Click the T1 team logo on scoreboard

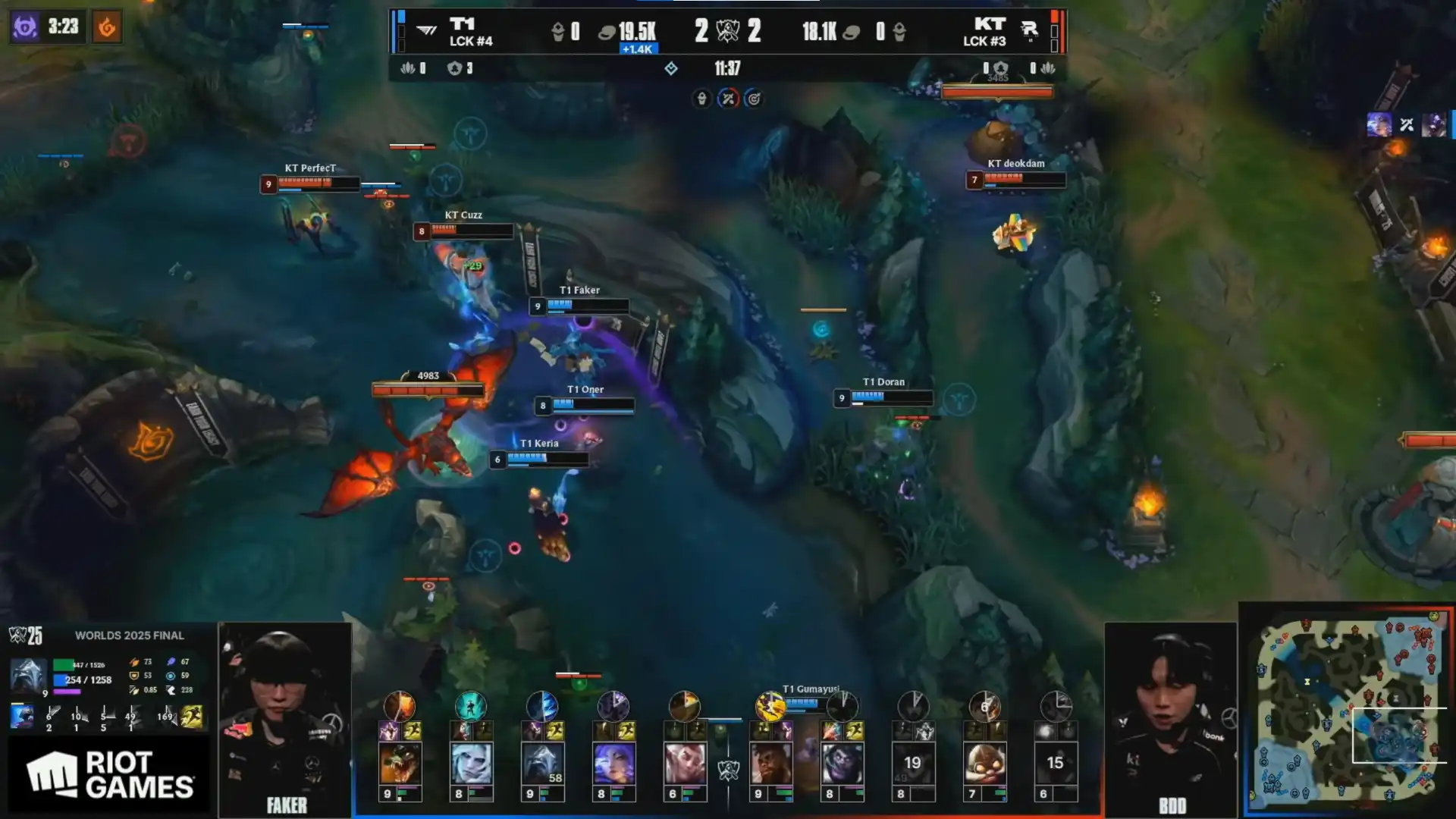tap(427, 31)
